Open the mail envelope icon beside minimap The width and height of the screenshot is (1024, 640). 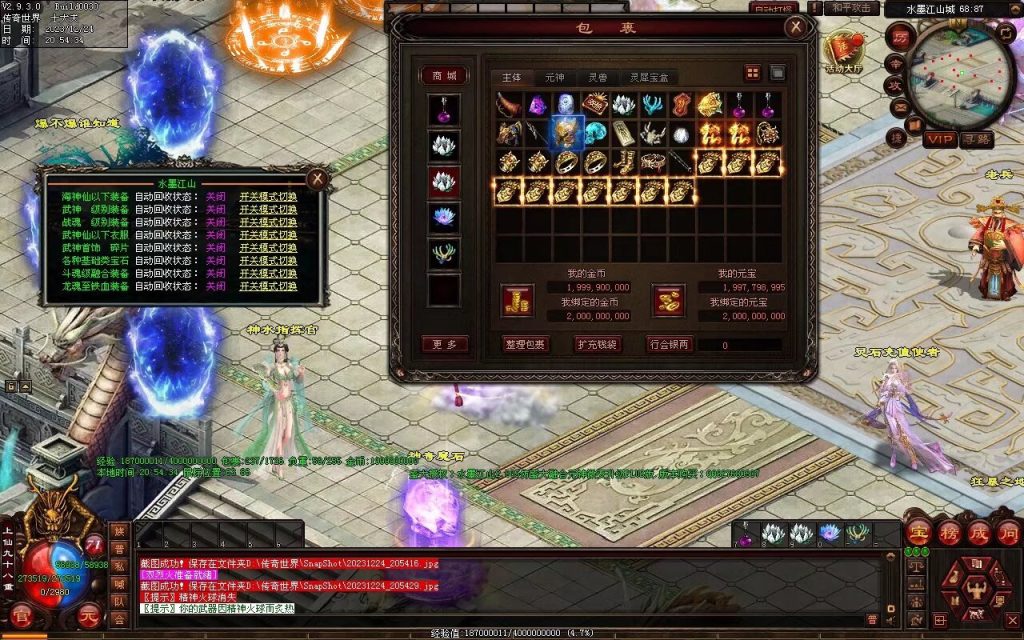[899, 108]
